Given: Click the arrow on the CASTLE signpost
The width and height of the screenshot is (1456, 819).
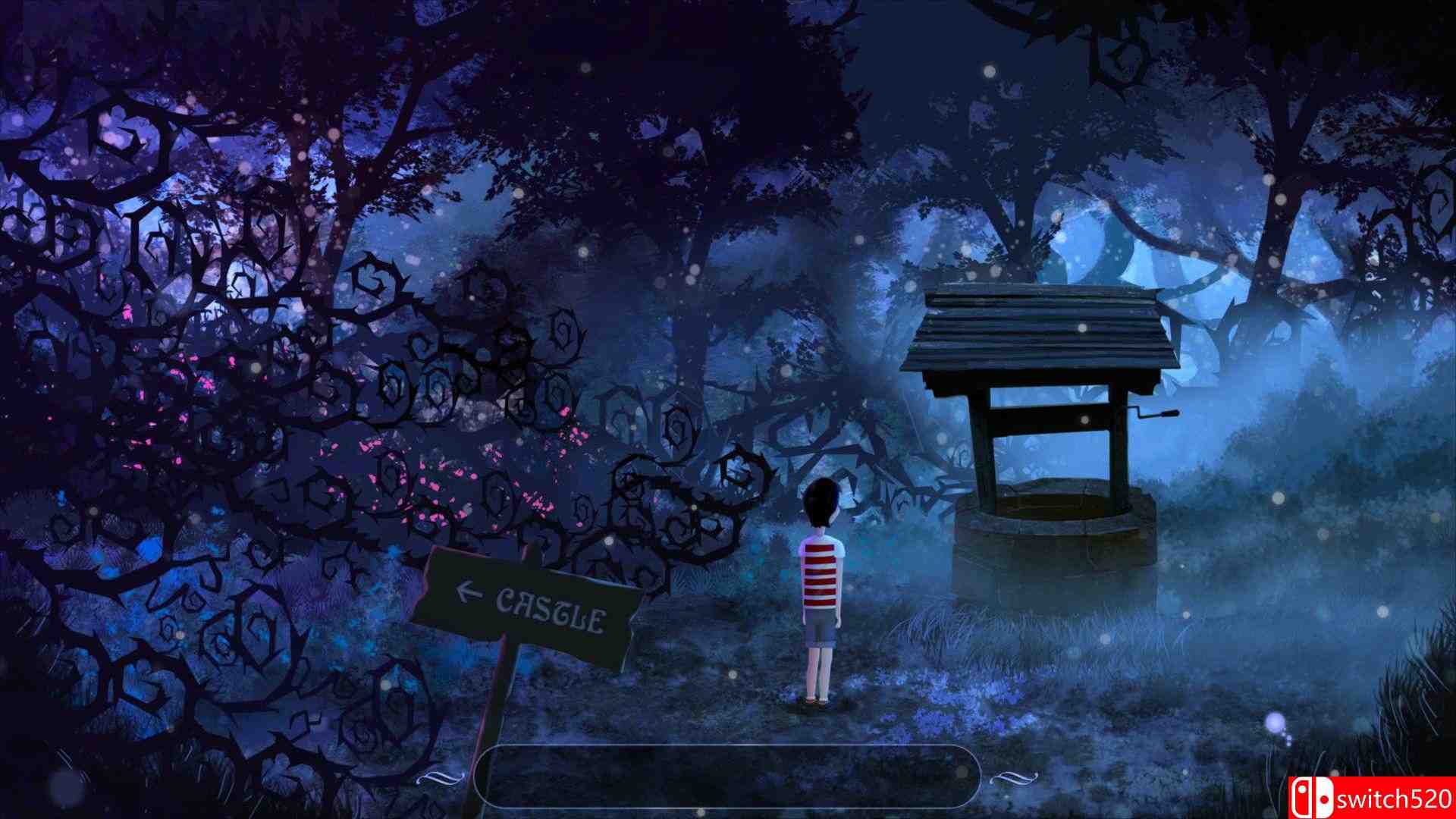Looking at the screenshot, I should click(x=466, y=589).
